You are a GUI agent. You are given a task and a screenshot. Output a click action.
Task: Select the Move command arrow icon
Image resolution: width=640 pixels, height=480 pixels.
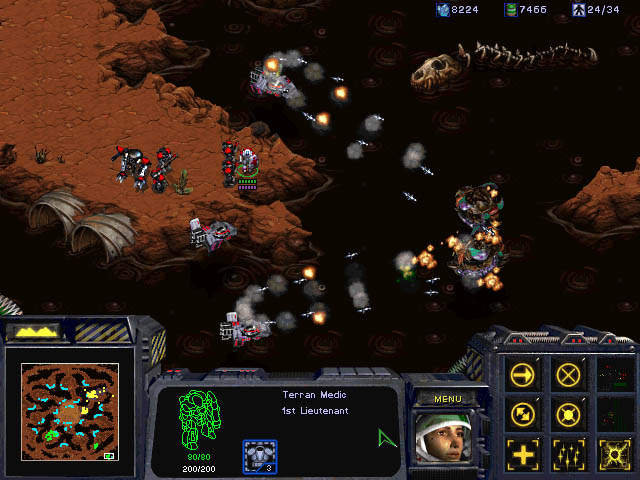[x=522, y=375]
